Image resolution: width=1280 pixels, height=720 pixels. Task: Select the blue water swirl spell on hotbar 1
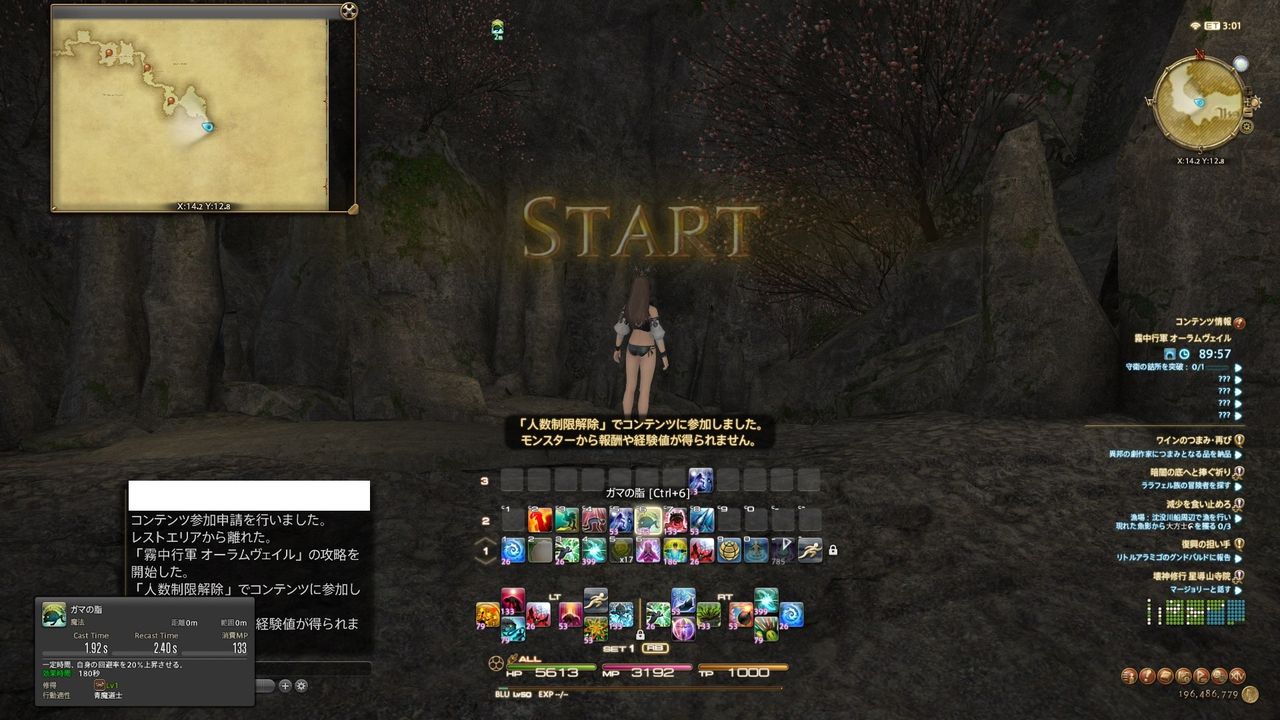click(x=511, y=550)
